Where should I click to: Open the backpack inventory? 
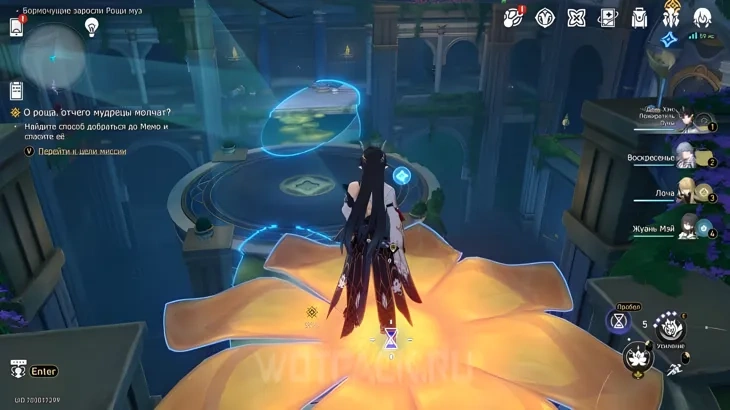[x=640, y=17]
